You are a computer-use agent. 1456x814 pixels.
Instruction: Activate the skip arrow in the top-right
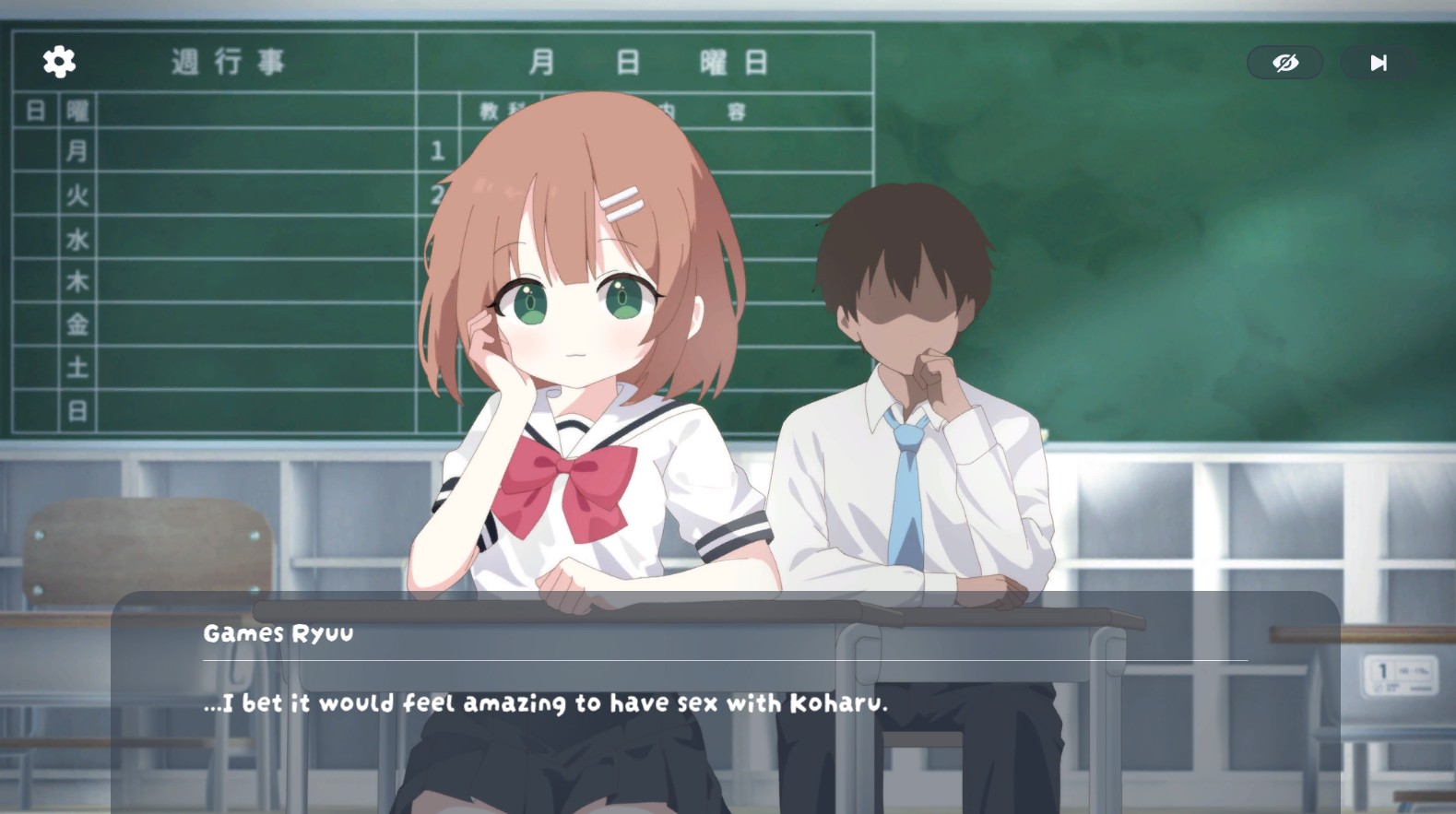coord(1378,62)
